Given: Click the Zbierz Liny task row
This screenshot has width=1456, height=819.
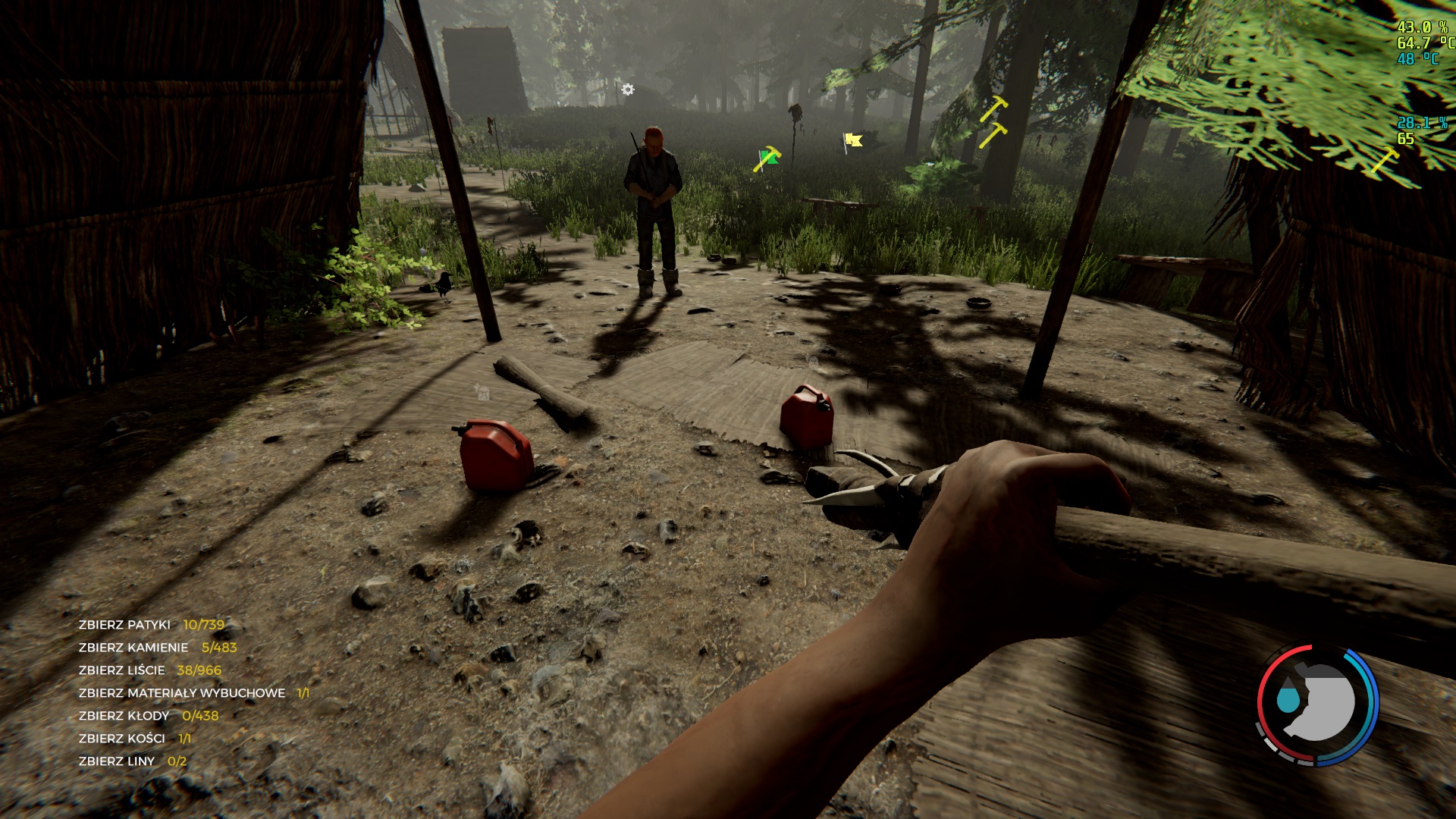Looking at the screenshot, I should (132, 761).
